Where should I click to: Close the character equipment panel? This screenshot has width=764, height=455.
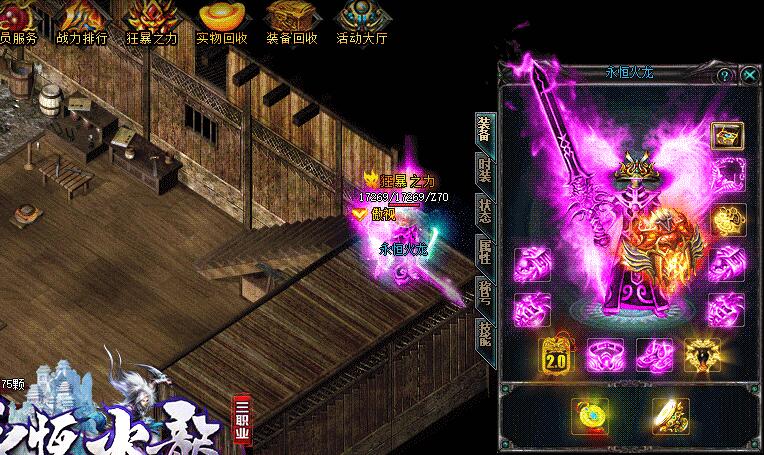tap(750, 75)
